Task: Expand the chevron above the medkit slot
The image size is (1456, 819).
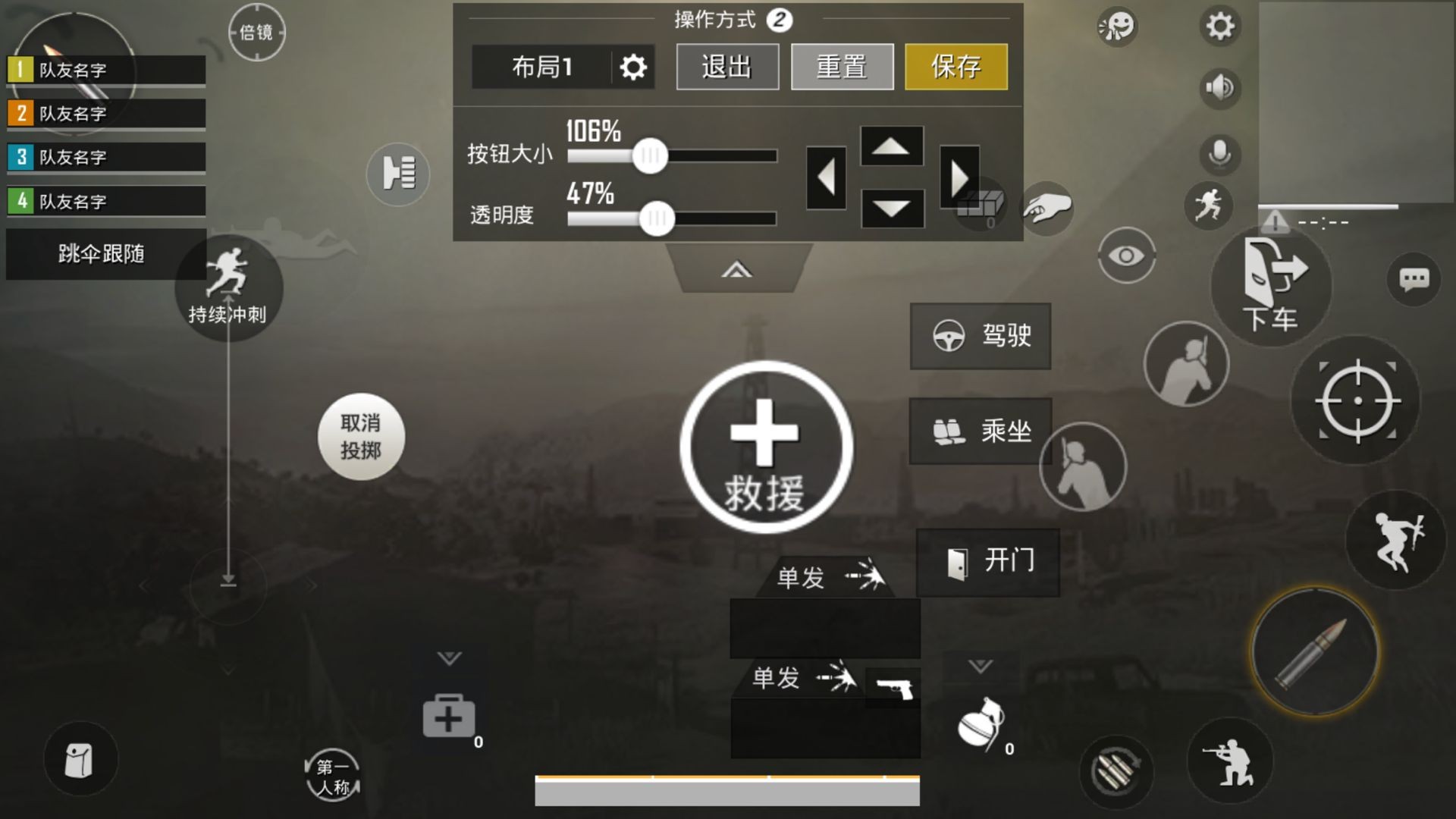Action: pos(449,658)
